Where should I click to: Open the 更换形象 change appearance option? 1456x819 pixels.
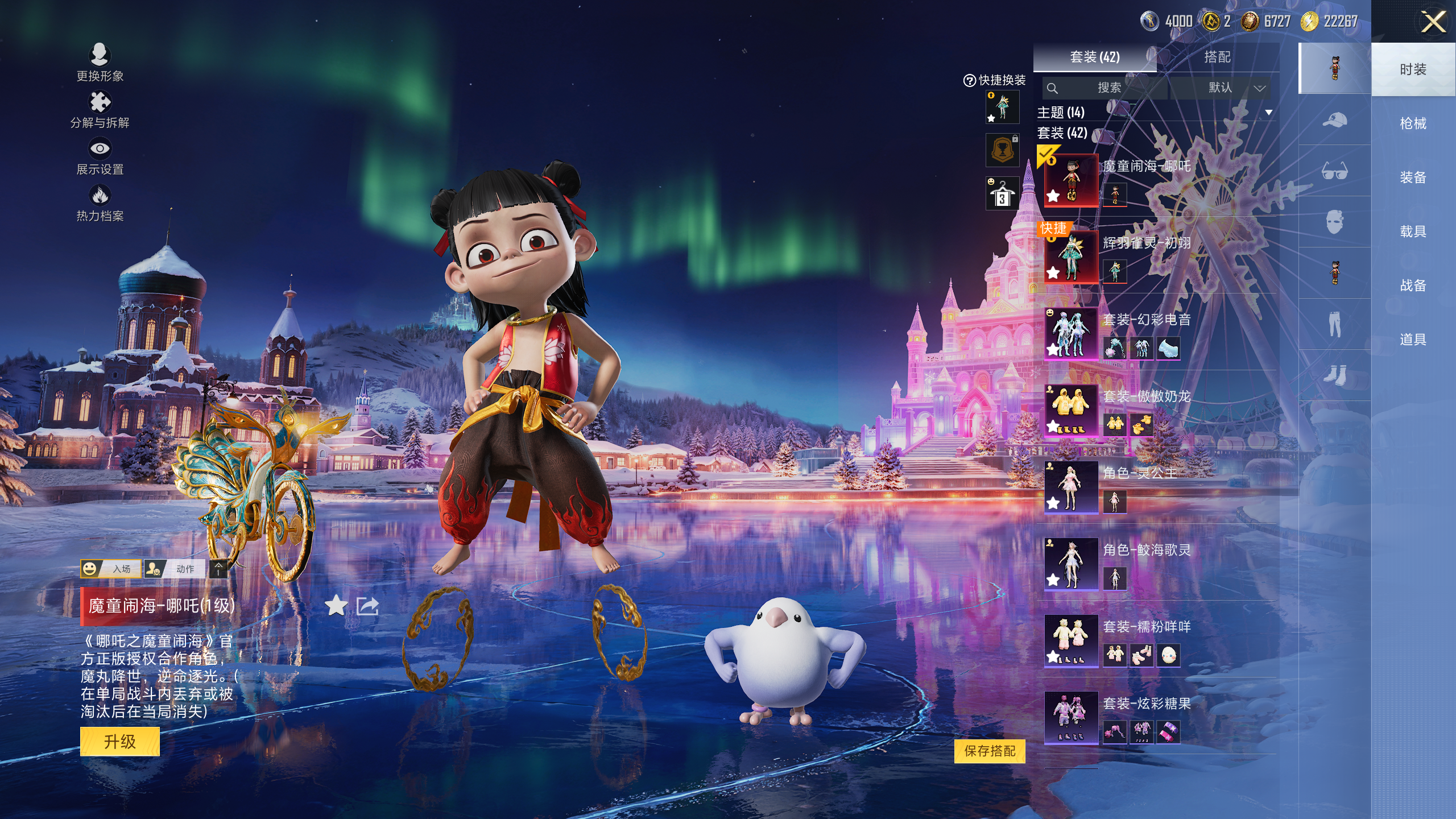100,61
